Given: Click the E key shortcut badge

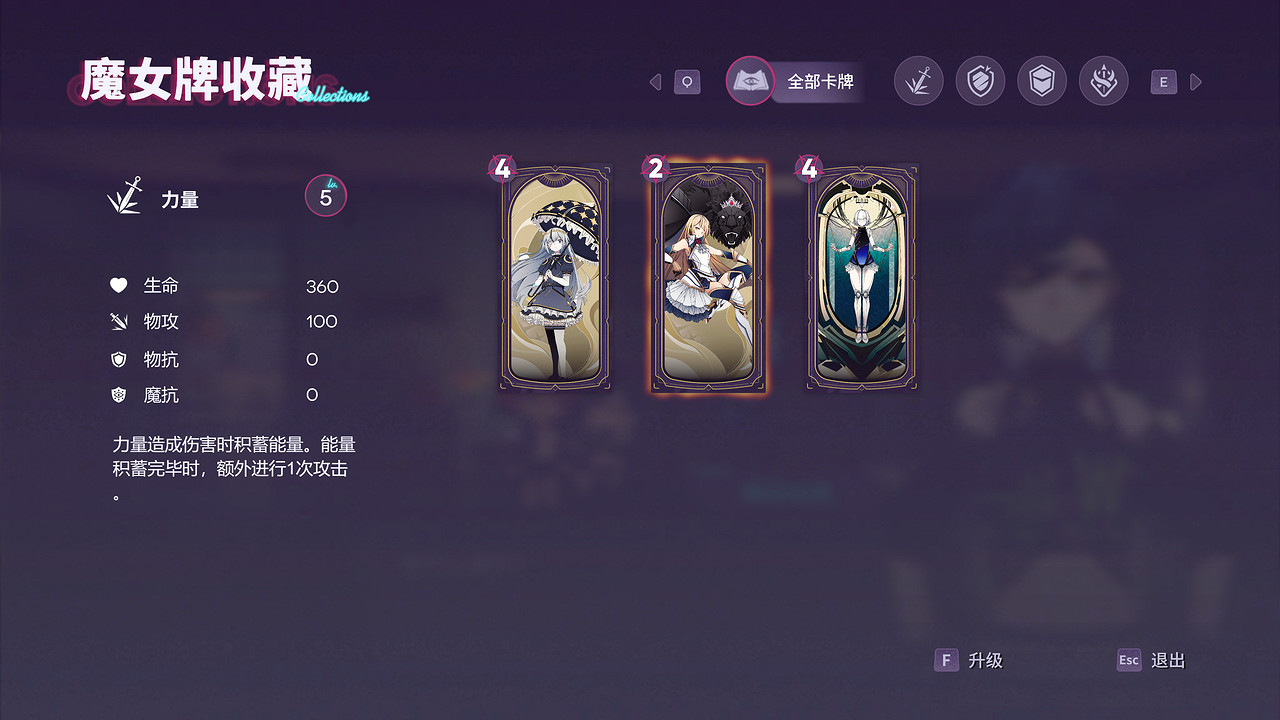Looking at the screenshot, I should [x=1163, y=81].
